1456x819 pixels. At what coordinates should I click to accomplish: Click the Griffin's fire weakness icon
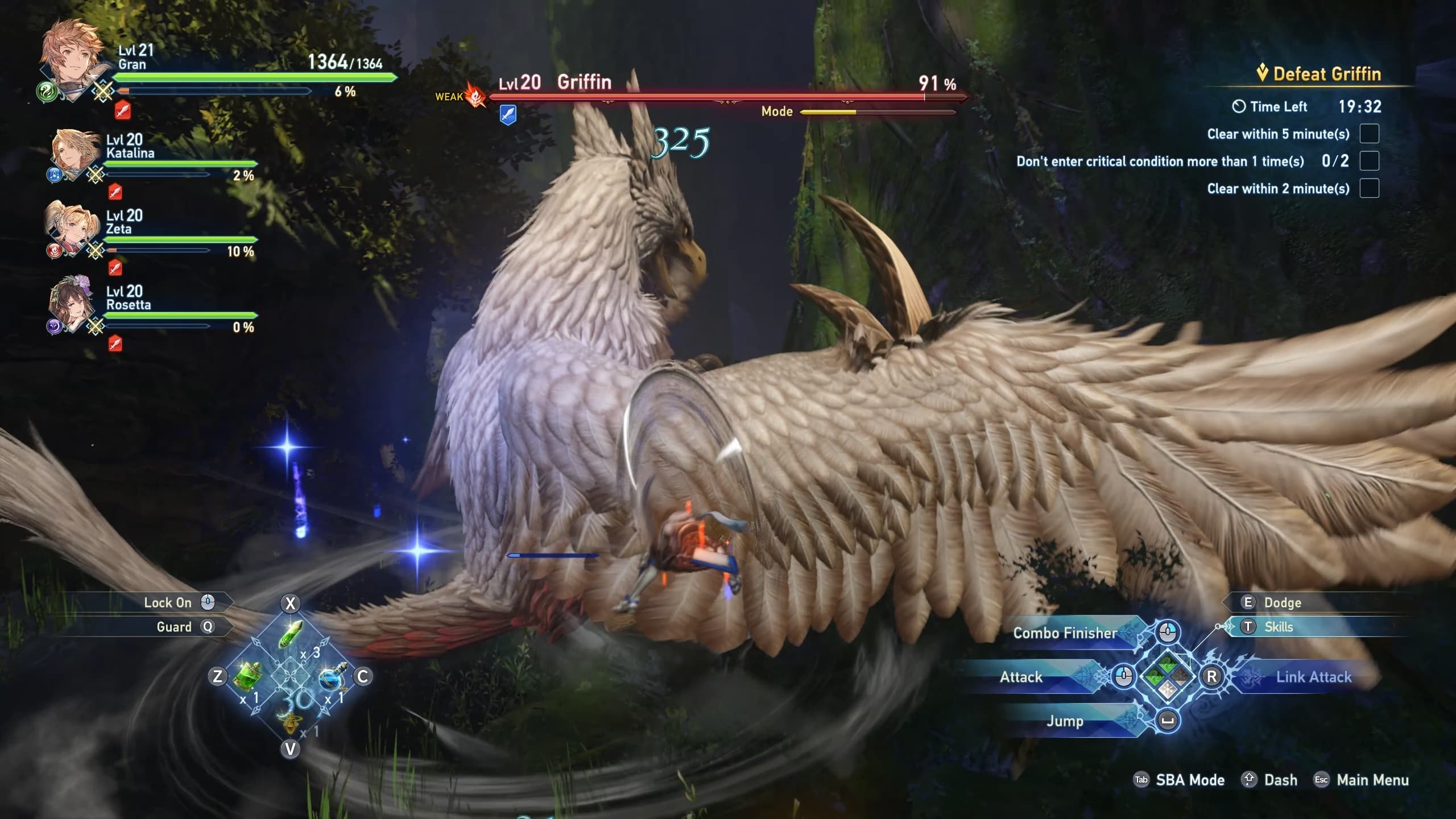pos(475,96)
